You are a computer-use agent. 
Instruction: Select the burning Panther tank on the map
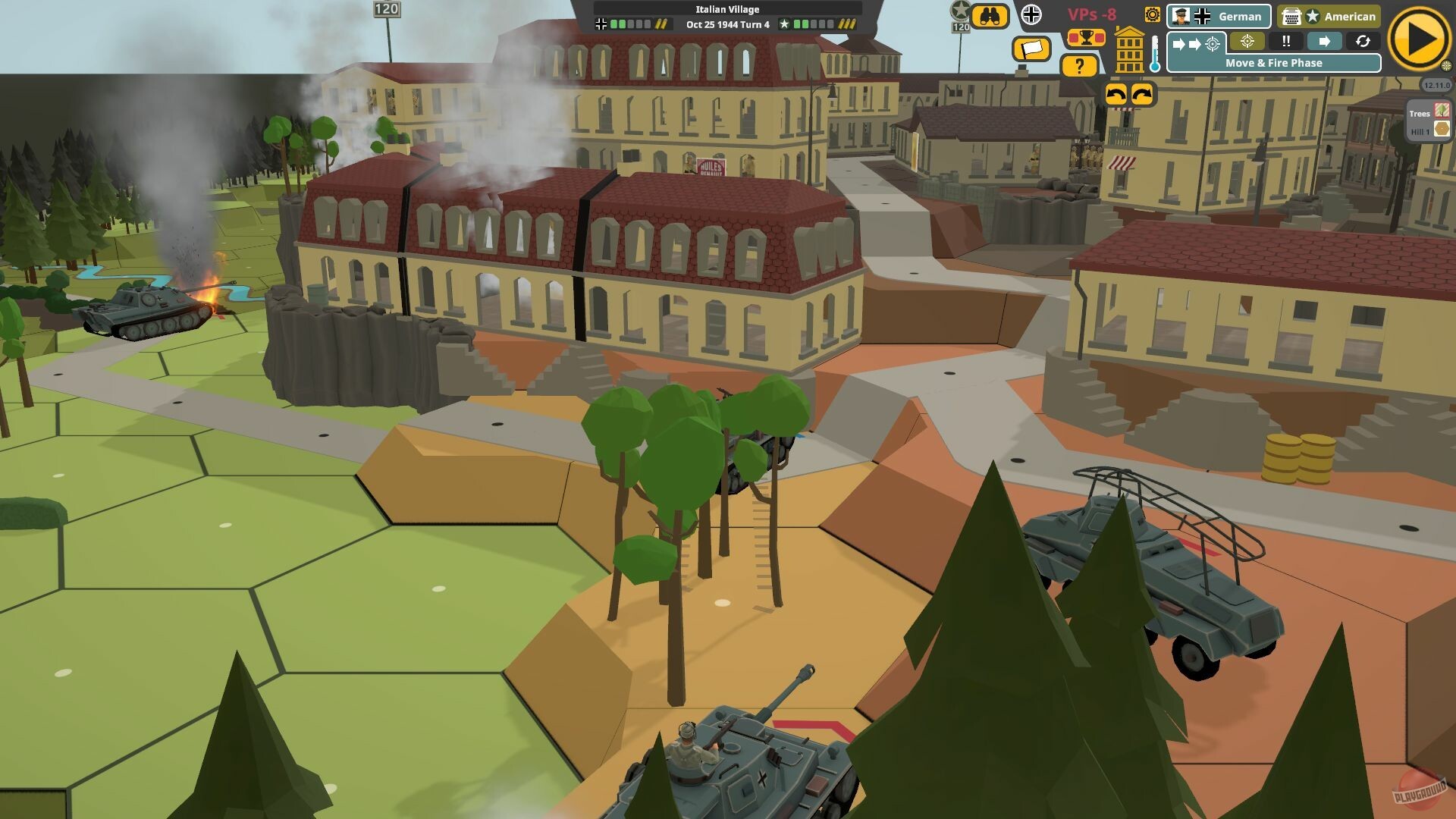click(140, 312)
